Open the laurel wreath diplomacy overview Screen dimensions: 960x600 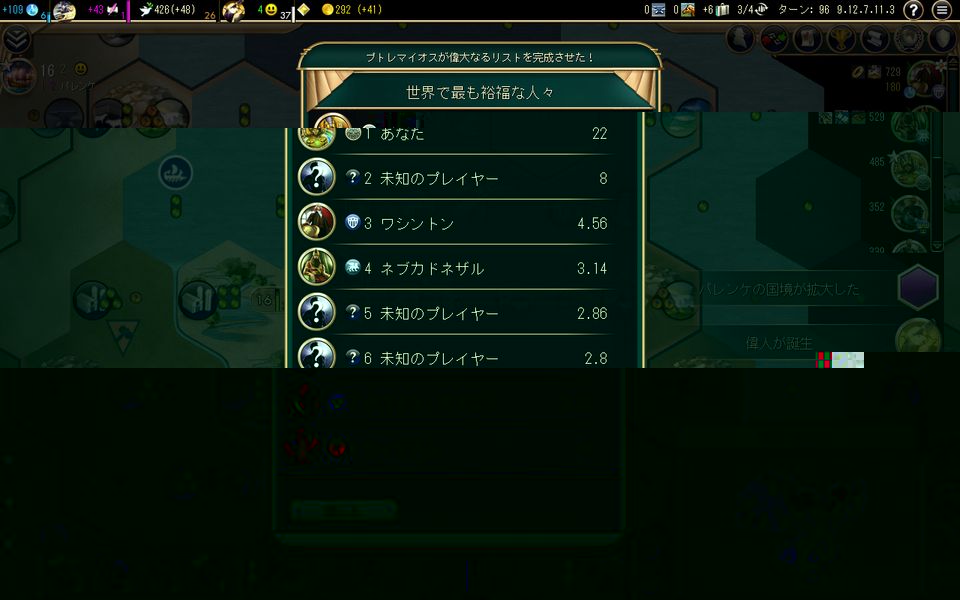(x=908, y=39)
